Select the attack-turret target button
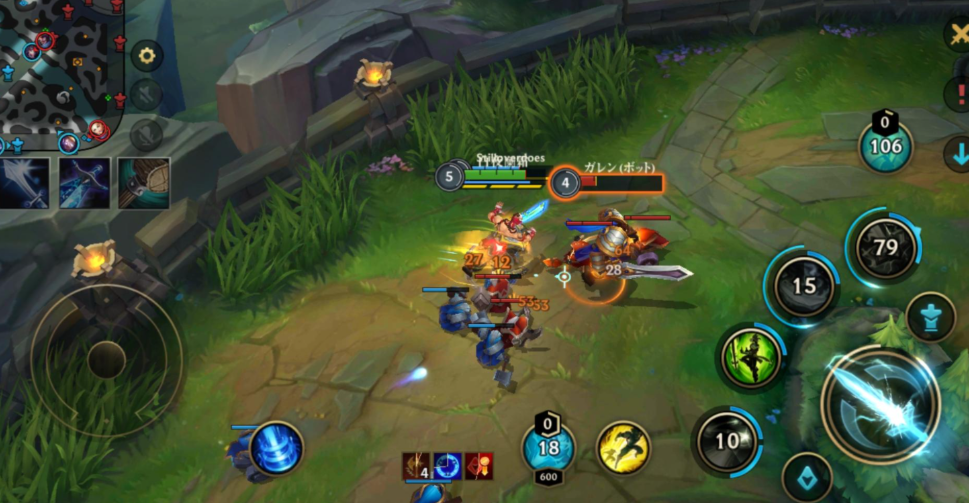This screenshot has height=503, width=969. point(930,316)
